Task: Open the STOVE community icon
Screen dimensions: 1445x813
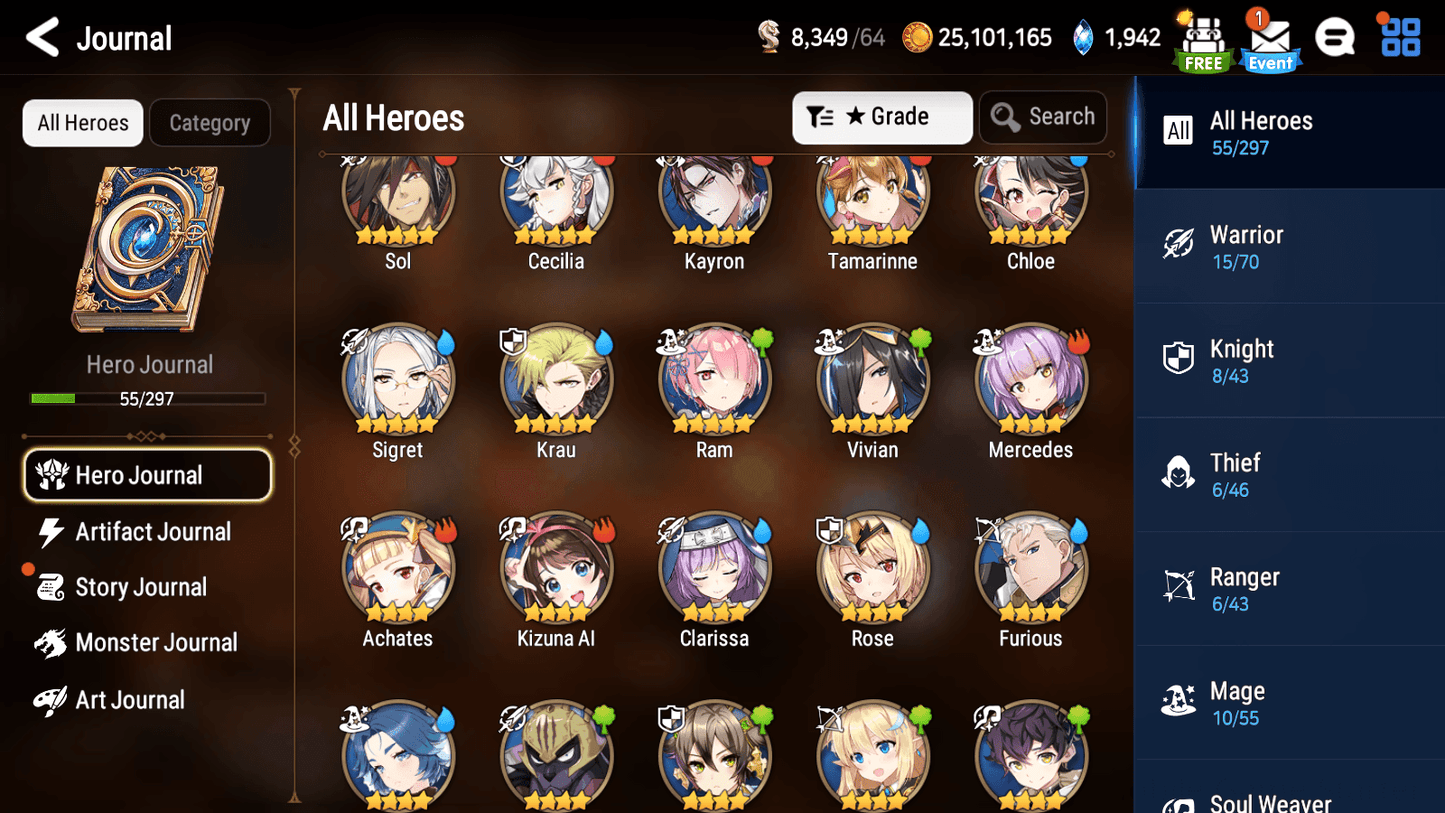Action: [x=1335, y=36]
